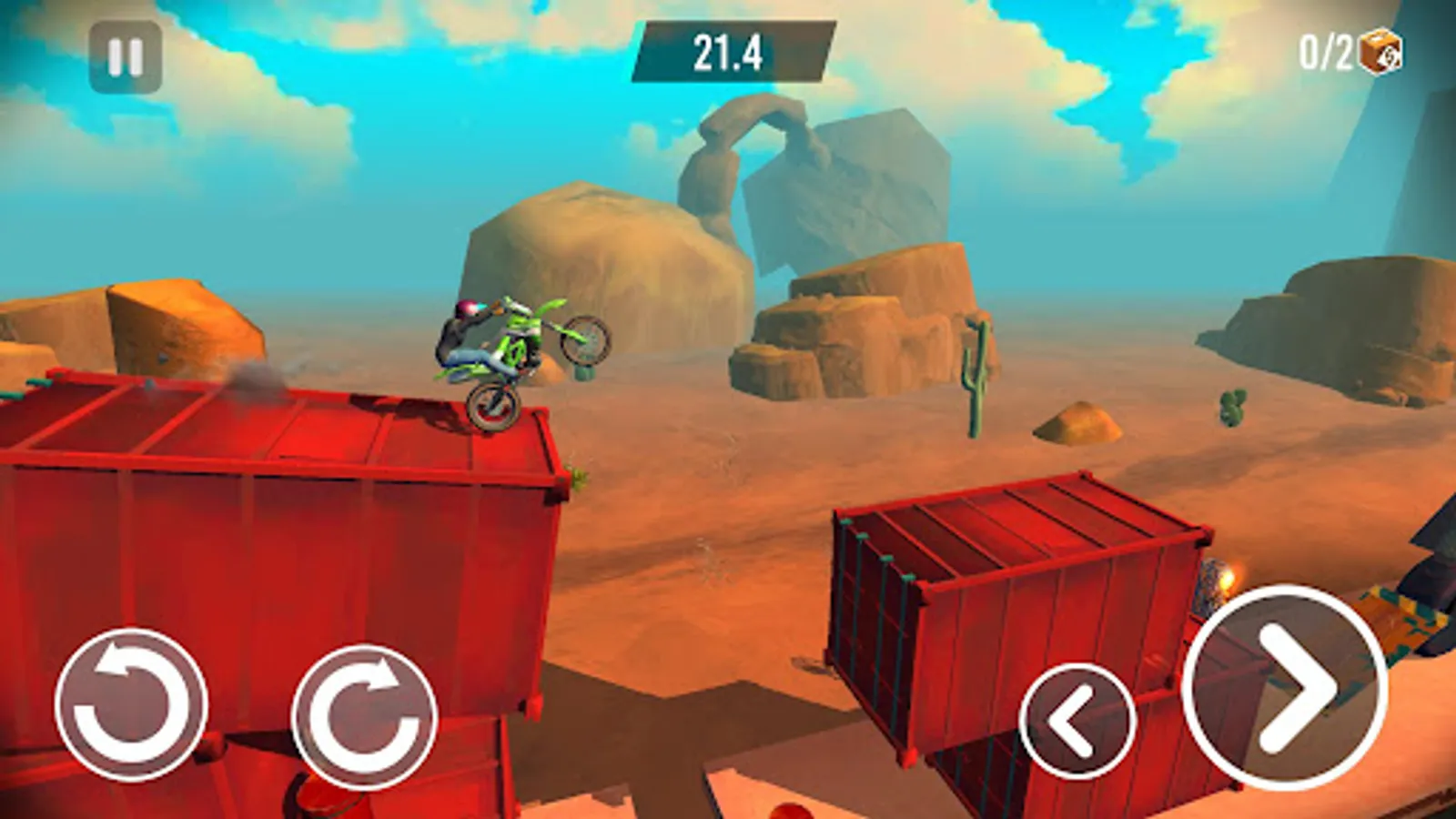Click the rider's purple helmet
Screen dimensions: 1456x819
pyautogui.click(x=465, y=309)
